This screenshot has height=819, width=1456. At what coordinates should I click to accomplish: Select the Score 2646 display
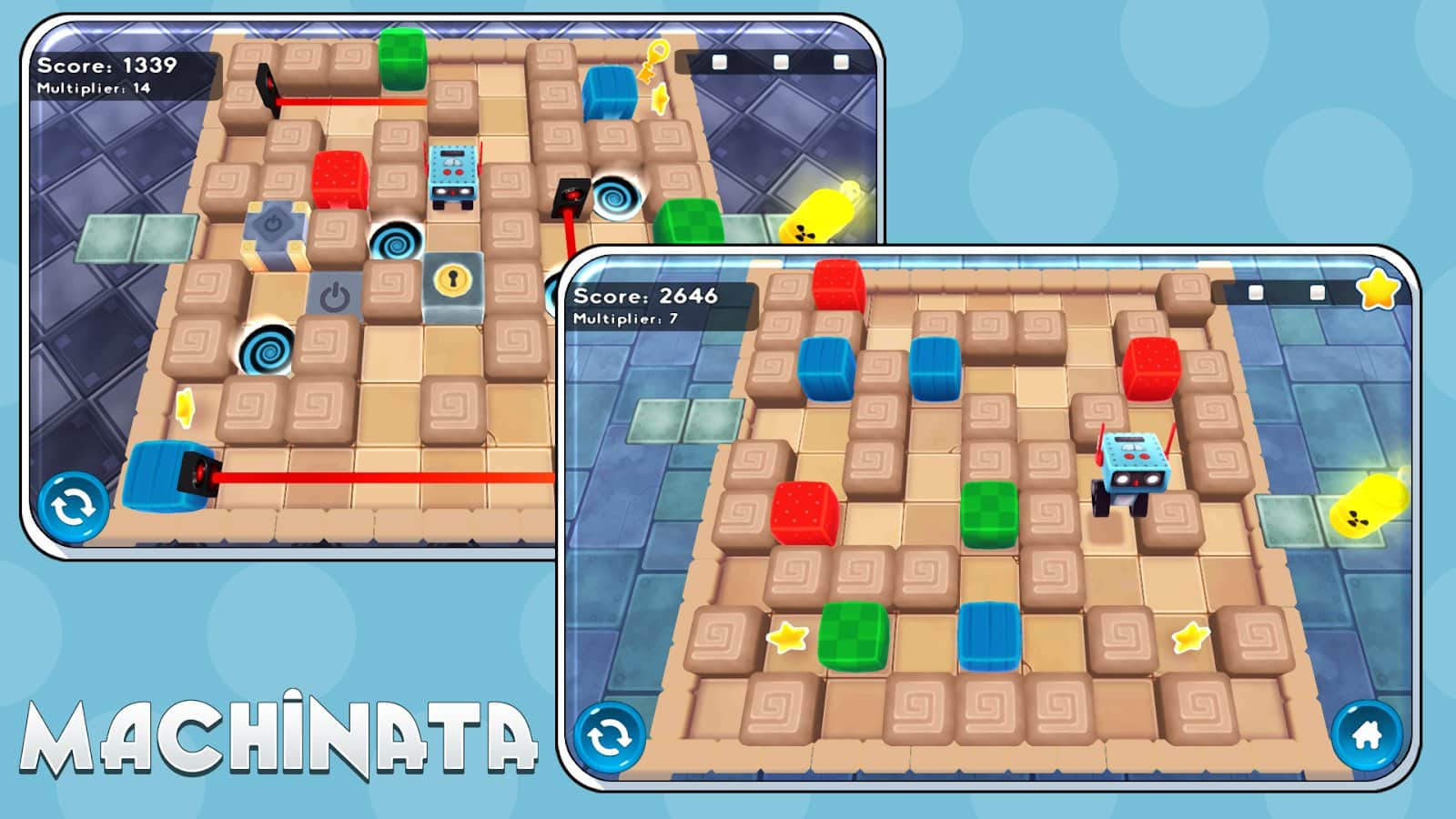click(x=646, y=294)
